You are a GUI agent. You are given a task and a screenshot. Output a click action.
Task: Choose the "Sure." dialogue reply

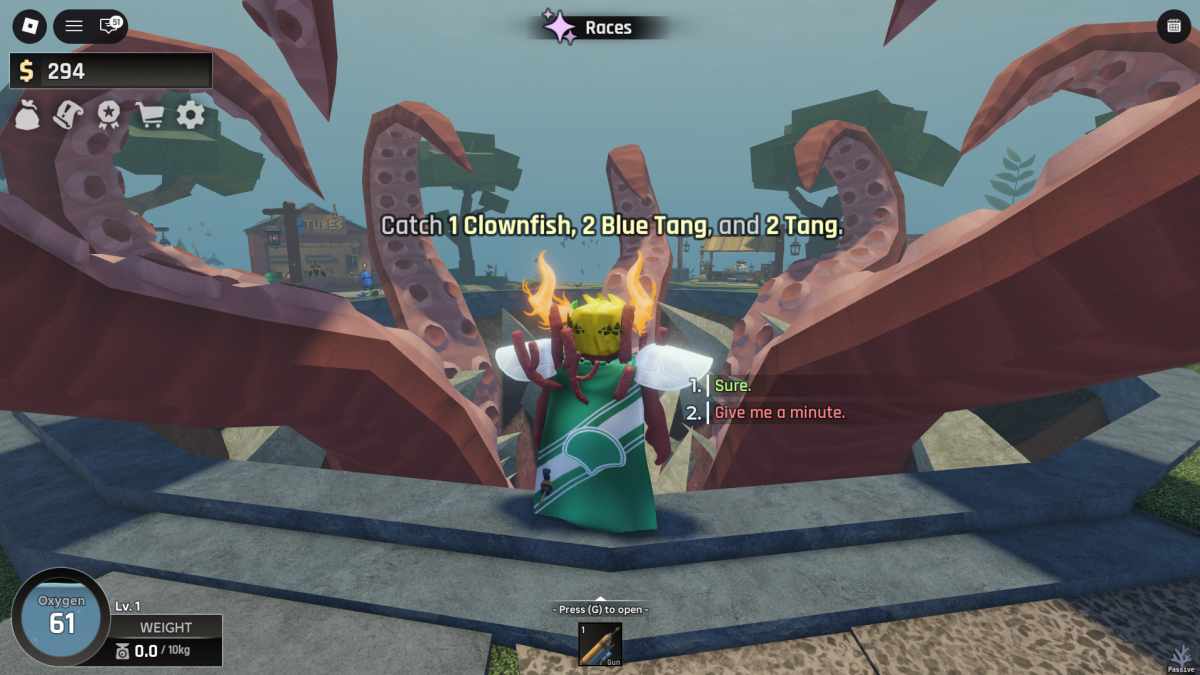point(733,386)
